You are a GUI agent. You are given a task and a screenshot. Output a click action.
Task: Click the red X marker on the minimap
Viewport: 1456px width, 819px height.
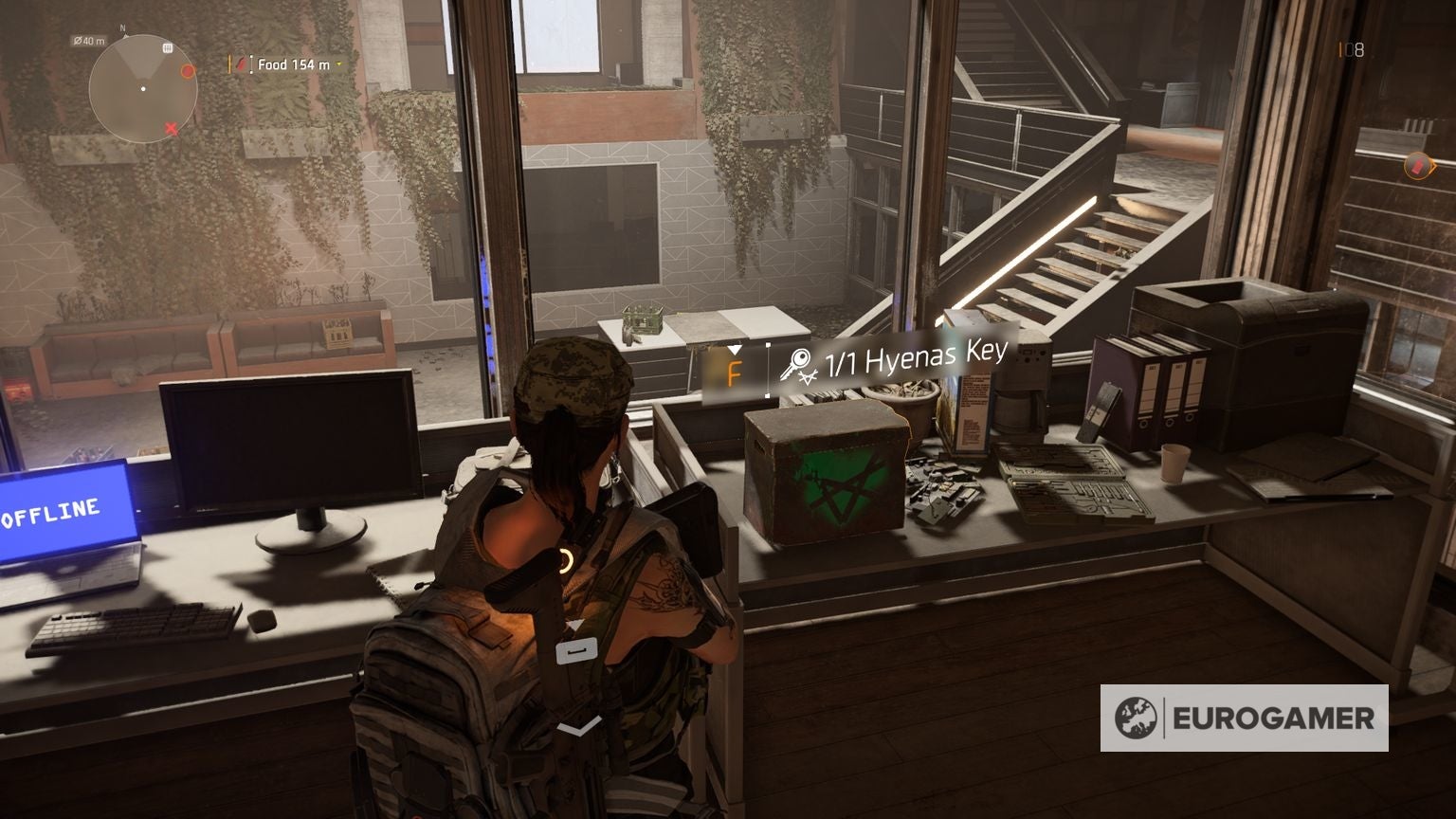[x=170, y=128]
